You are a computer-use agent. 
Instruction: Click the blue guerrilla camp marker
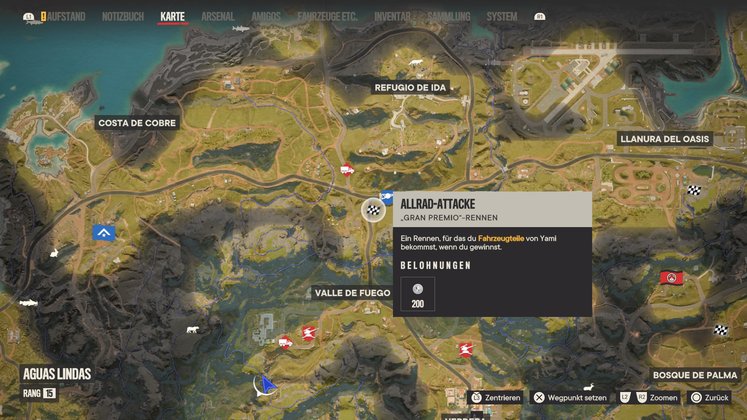pyautogui.click(x=103, y=233)
